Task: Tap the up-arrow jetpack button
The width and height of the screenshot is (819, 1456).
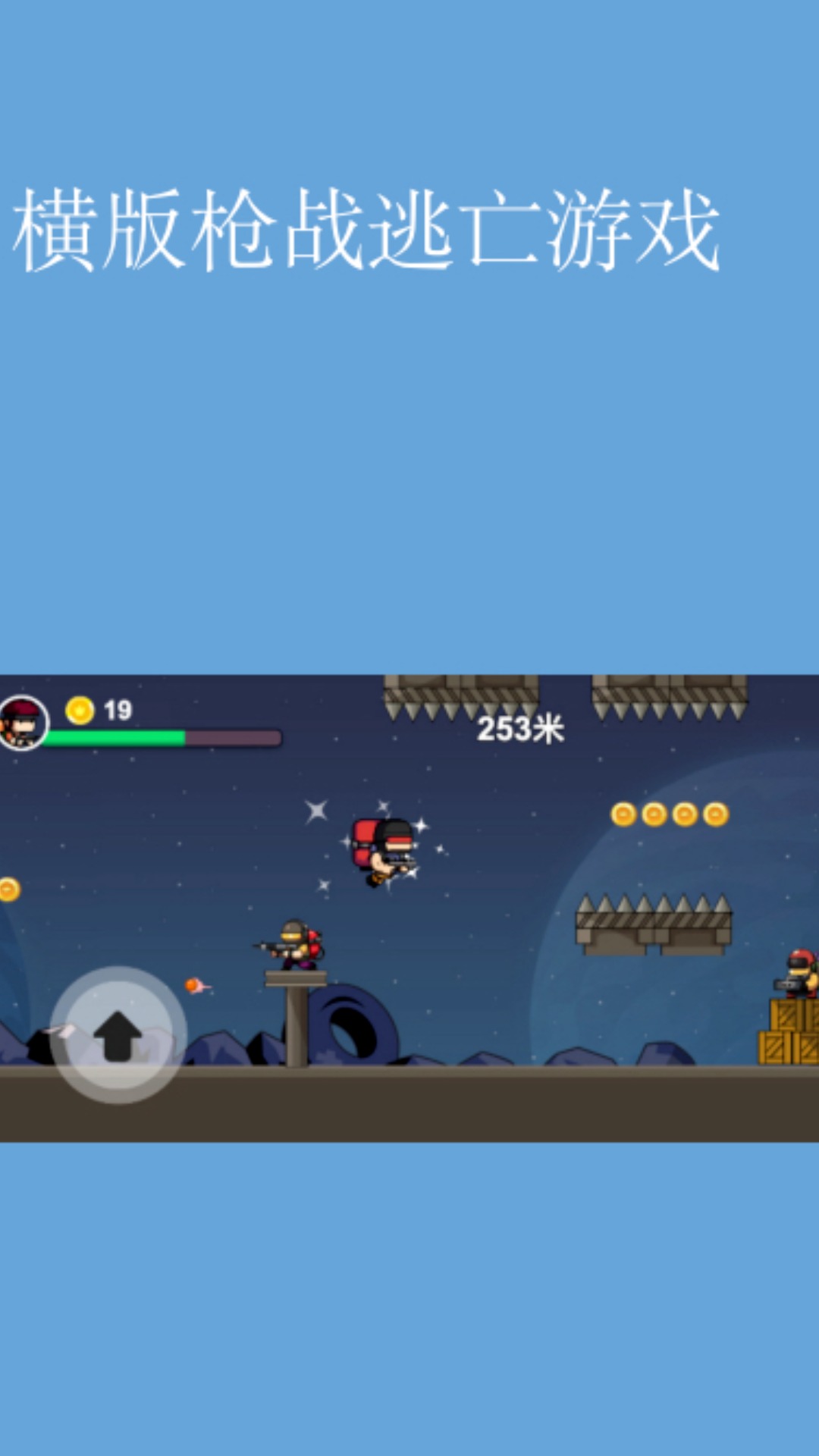Action: (118, 1035)
